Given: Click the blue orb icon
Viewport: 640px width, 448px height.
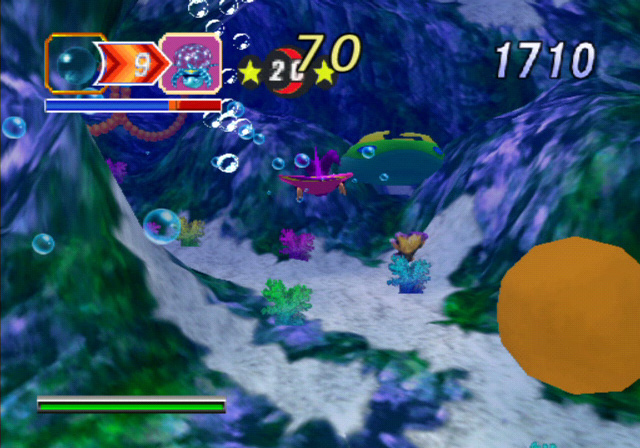Looking at the screenshot, I should pos(75,65).
